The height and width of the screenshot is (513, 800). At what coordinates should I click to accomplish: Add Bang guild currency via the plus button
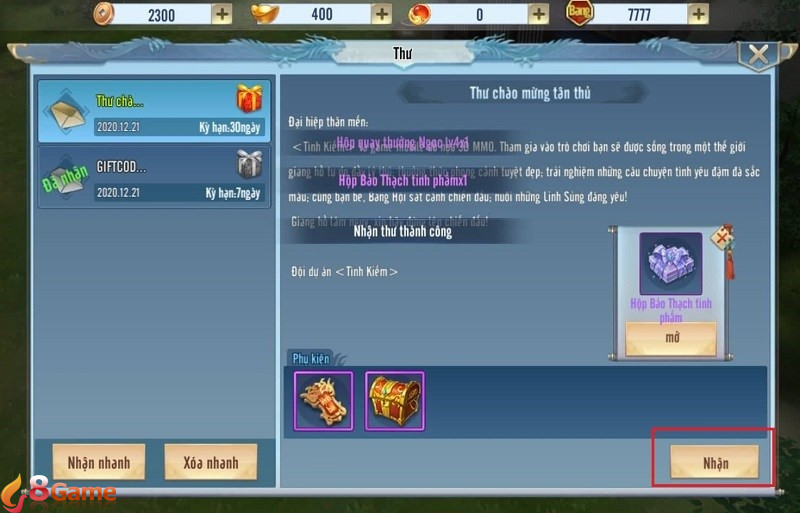click(697, 14)
